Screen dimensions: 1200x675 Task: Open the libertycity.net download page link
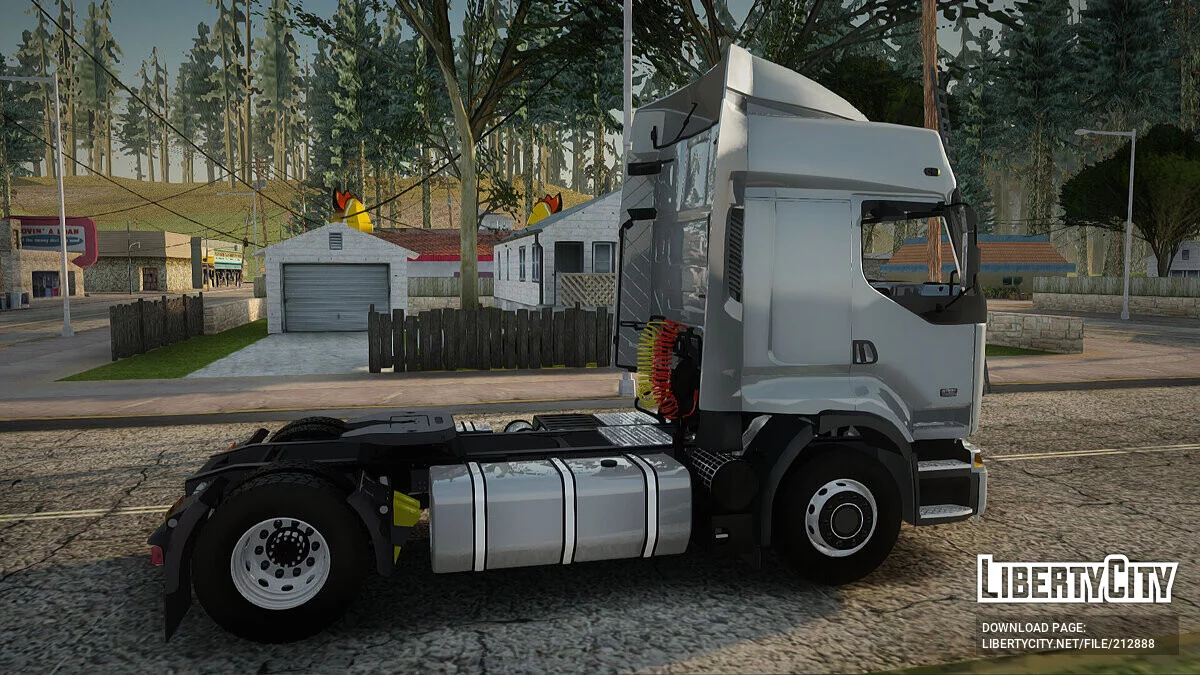point(1067,644)
